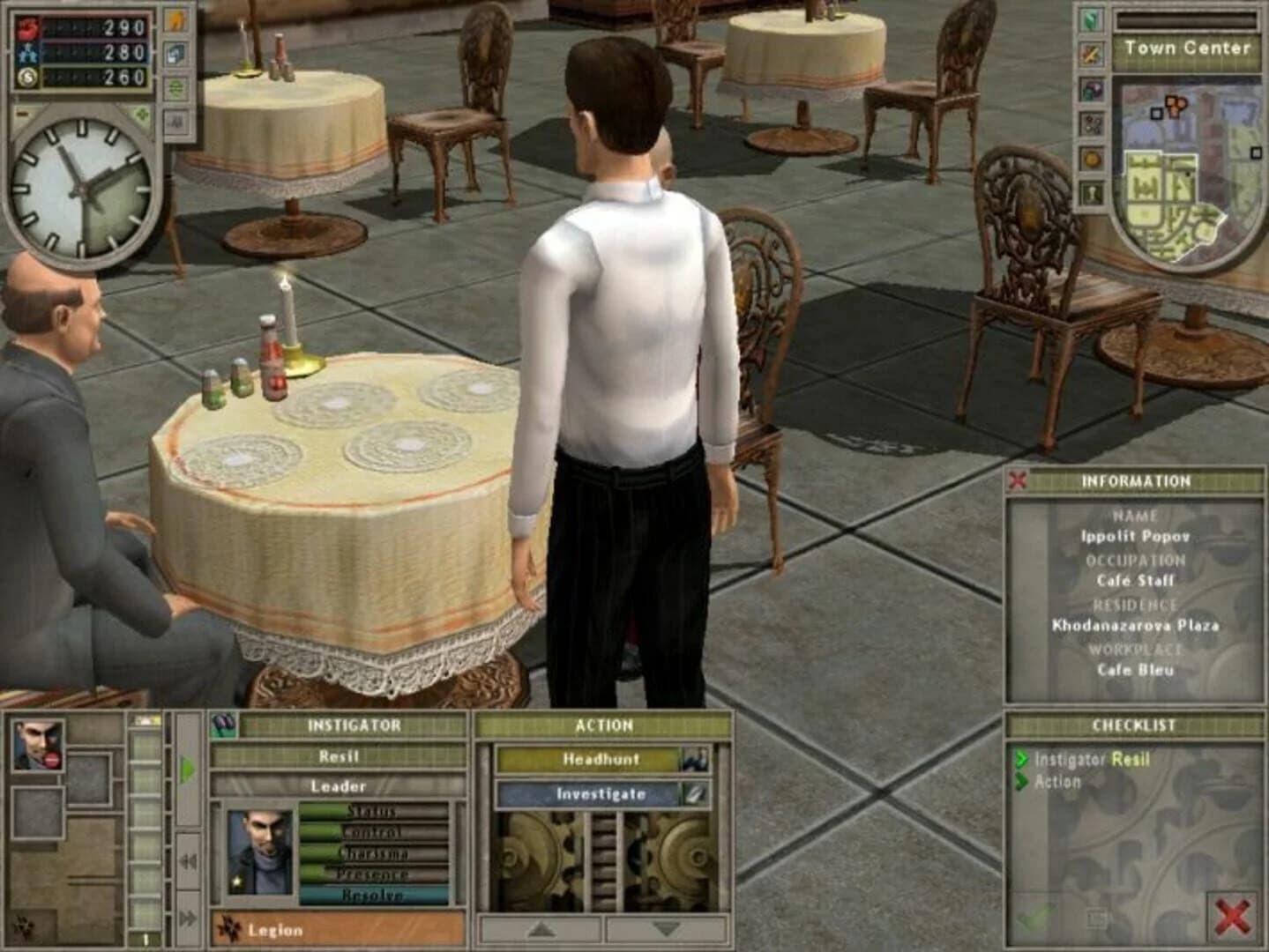Select the Action panel header
This screenshot has height=952, width=1269.
tap(604, 725)
